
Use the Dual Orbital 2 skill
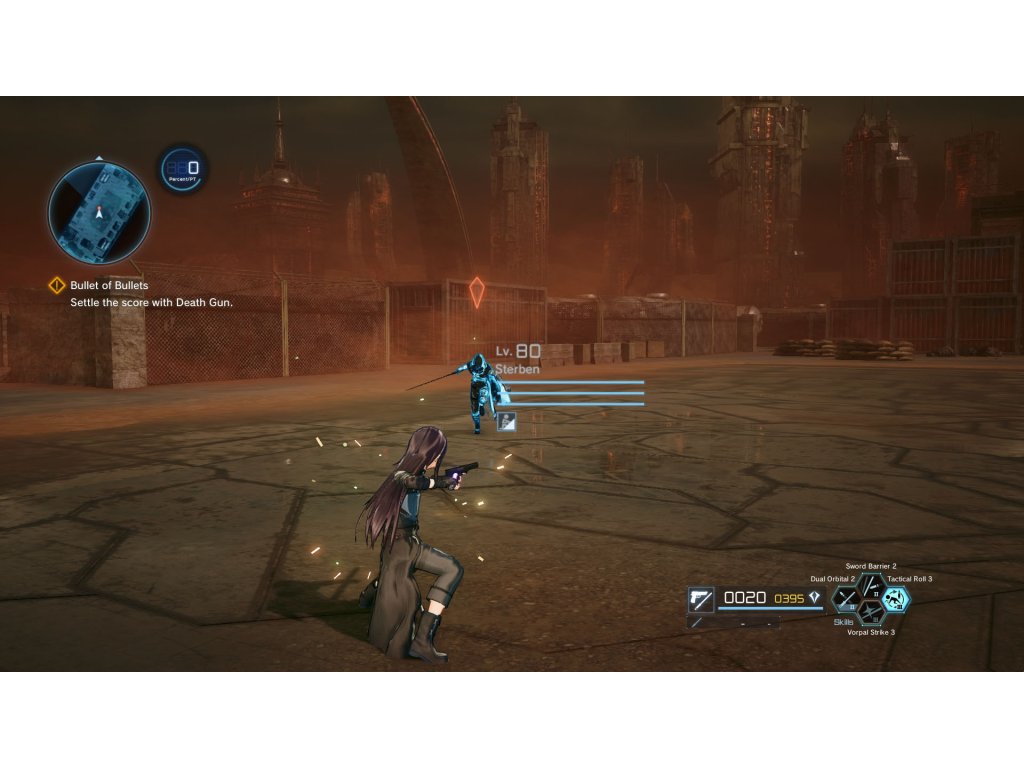(x=847, y=599)
